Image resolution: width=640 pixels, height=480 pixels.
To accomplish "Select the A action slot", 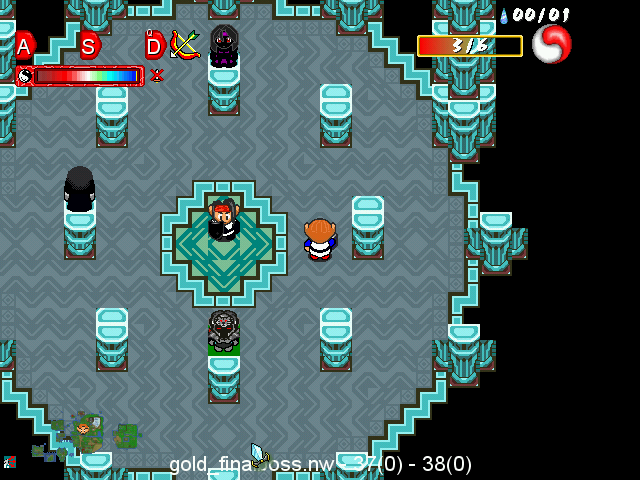I will point(24,46).
